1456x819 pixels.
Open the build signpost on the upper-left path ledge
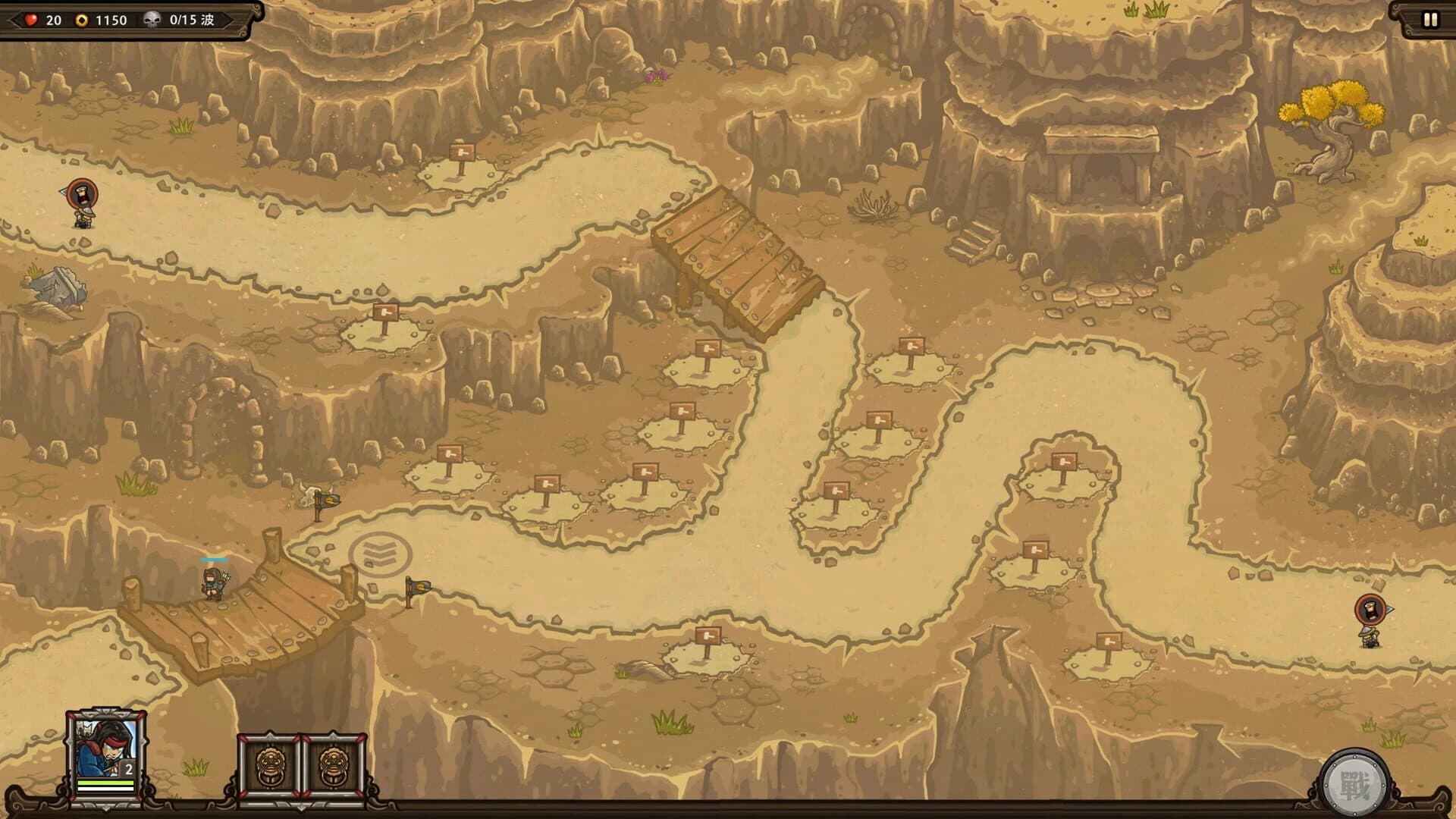pos(461,152)
